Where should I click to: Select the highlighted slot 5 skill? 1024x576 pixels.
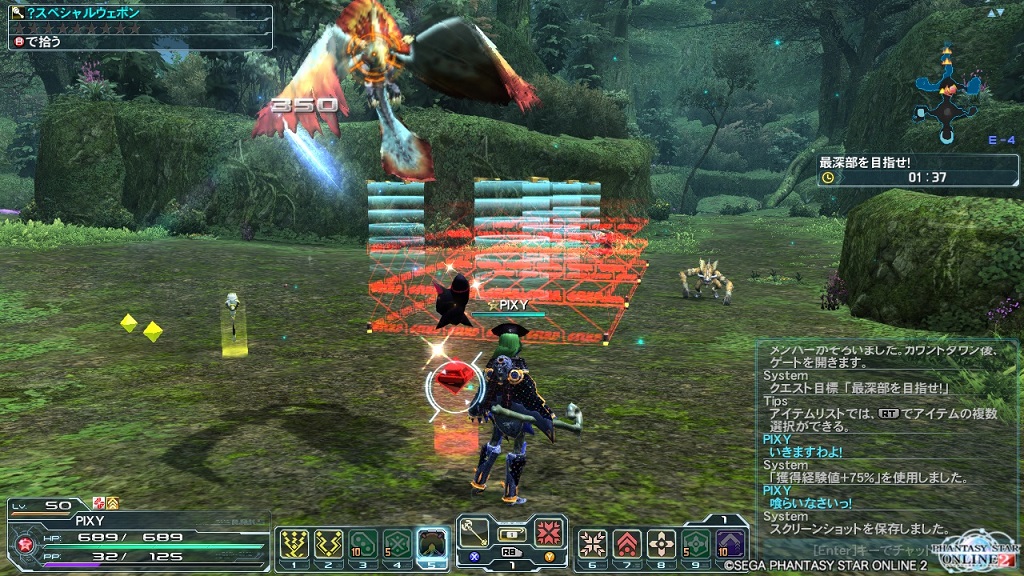click(x=432, y=544)
